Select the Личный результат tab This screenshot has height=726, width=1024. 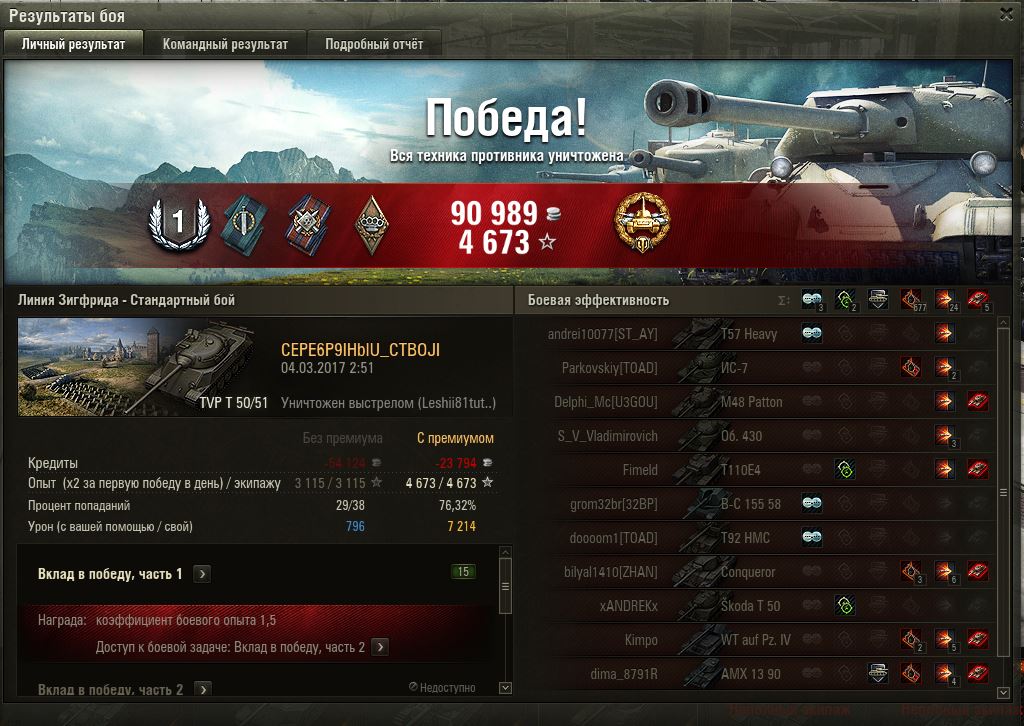pyautogui.click(x=74, y=44)
